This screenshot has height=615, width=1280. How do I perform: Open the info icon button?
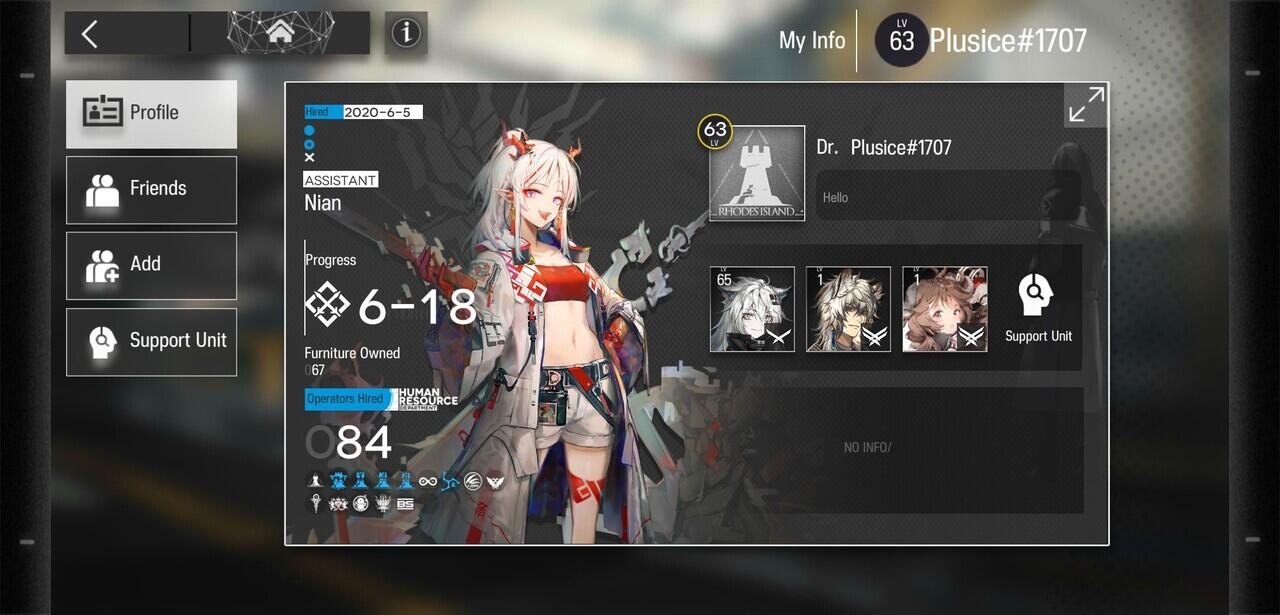(406, 34)
